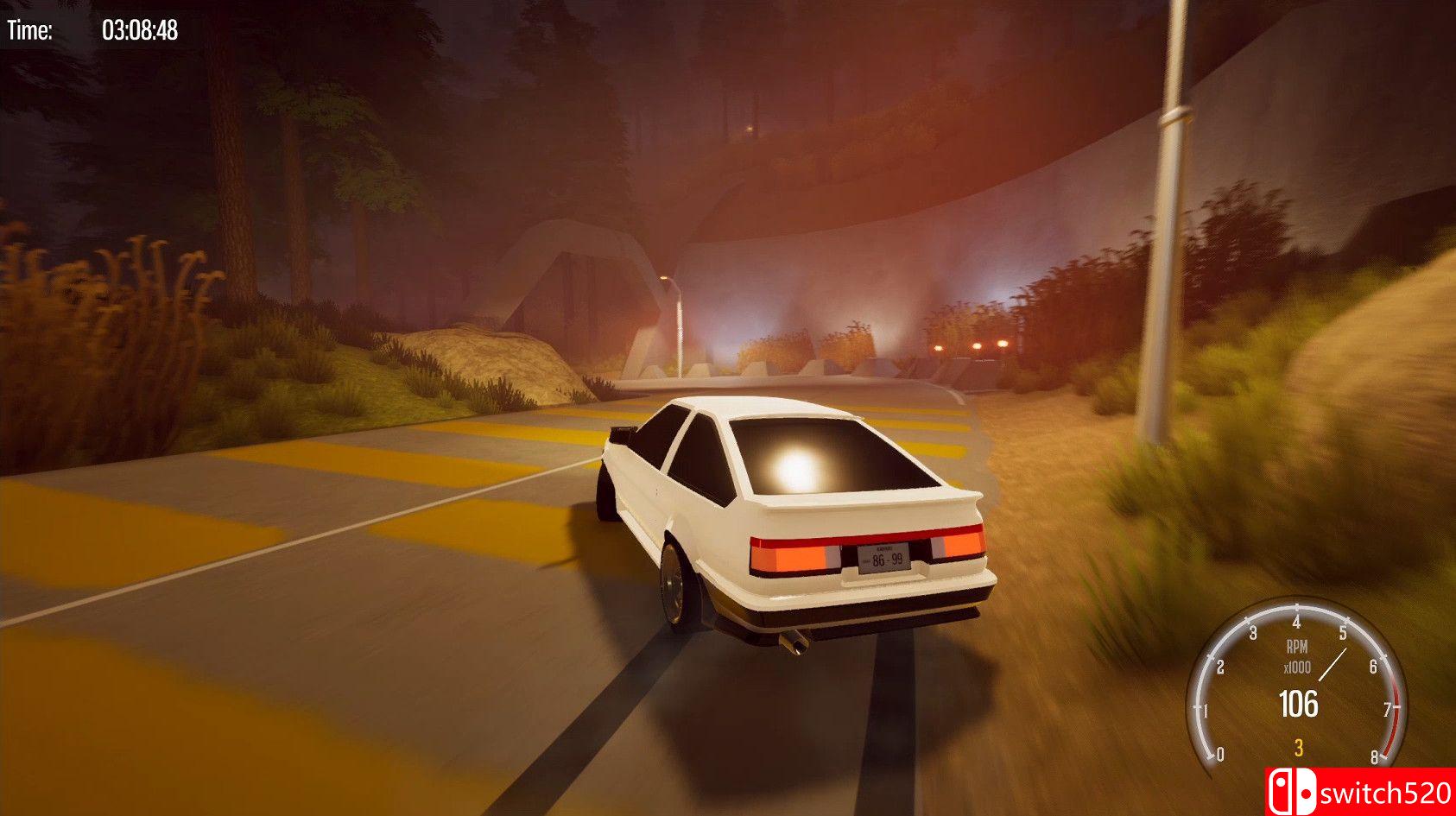Select the Nintendo Switch logo in the watermark

pyautogui.click(x=1292, y=789)
